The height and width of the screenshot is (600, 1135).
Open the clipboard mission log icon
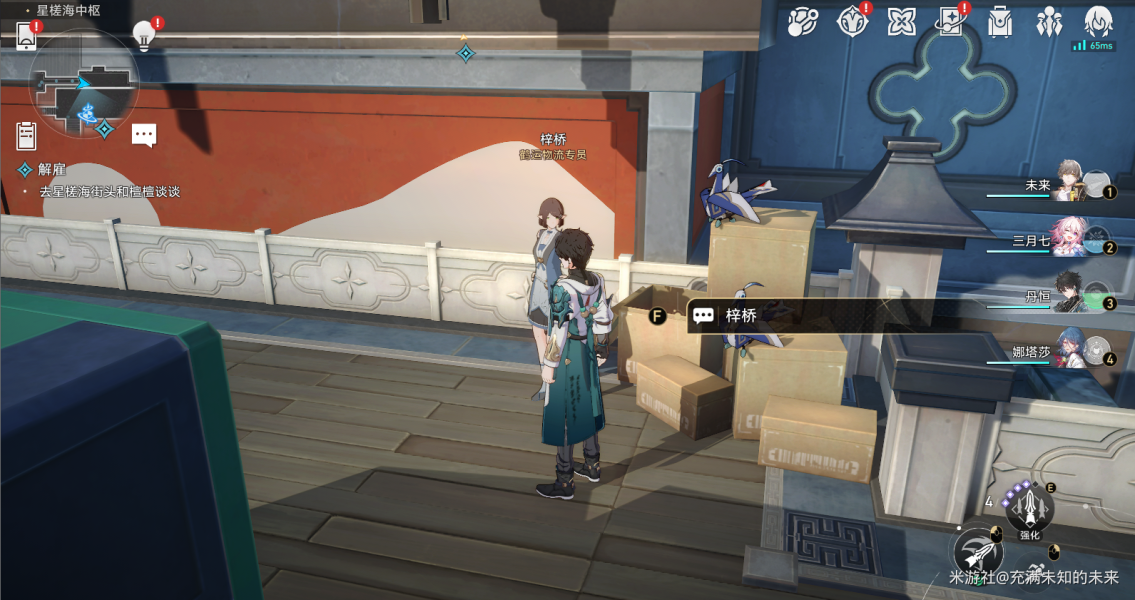27,135
